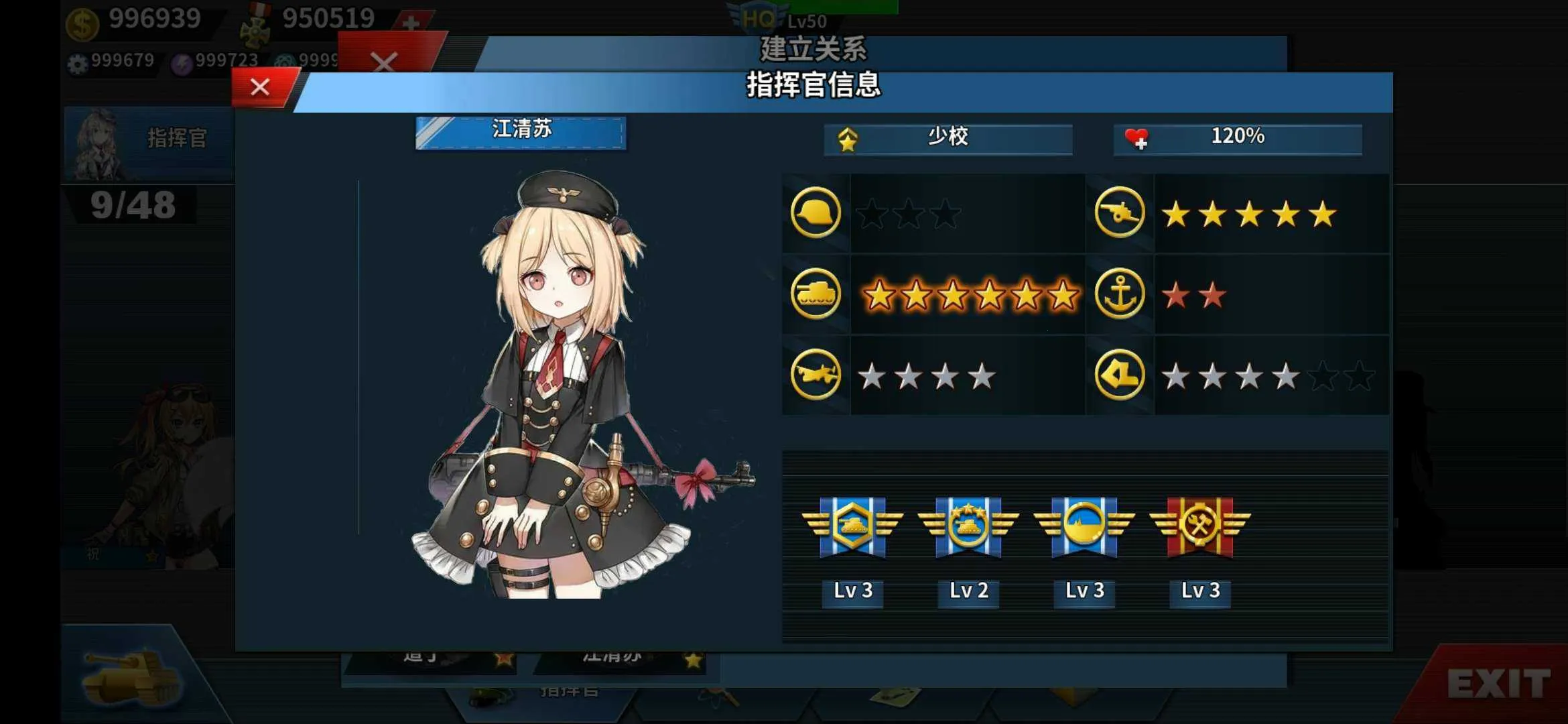This screenshot has height=724, width=1568.
Task: Click the 120% affection progress bar
Action: pos(1236,137)
